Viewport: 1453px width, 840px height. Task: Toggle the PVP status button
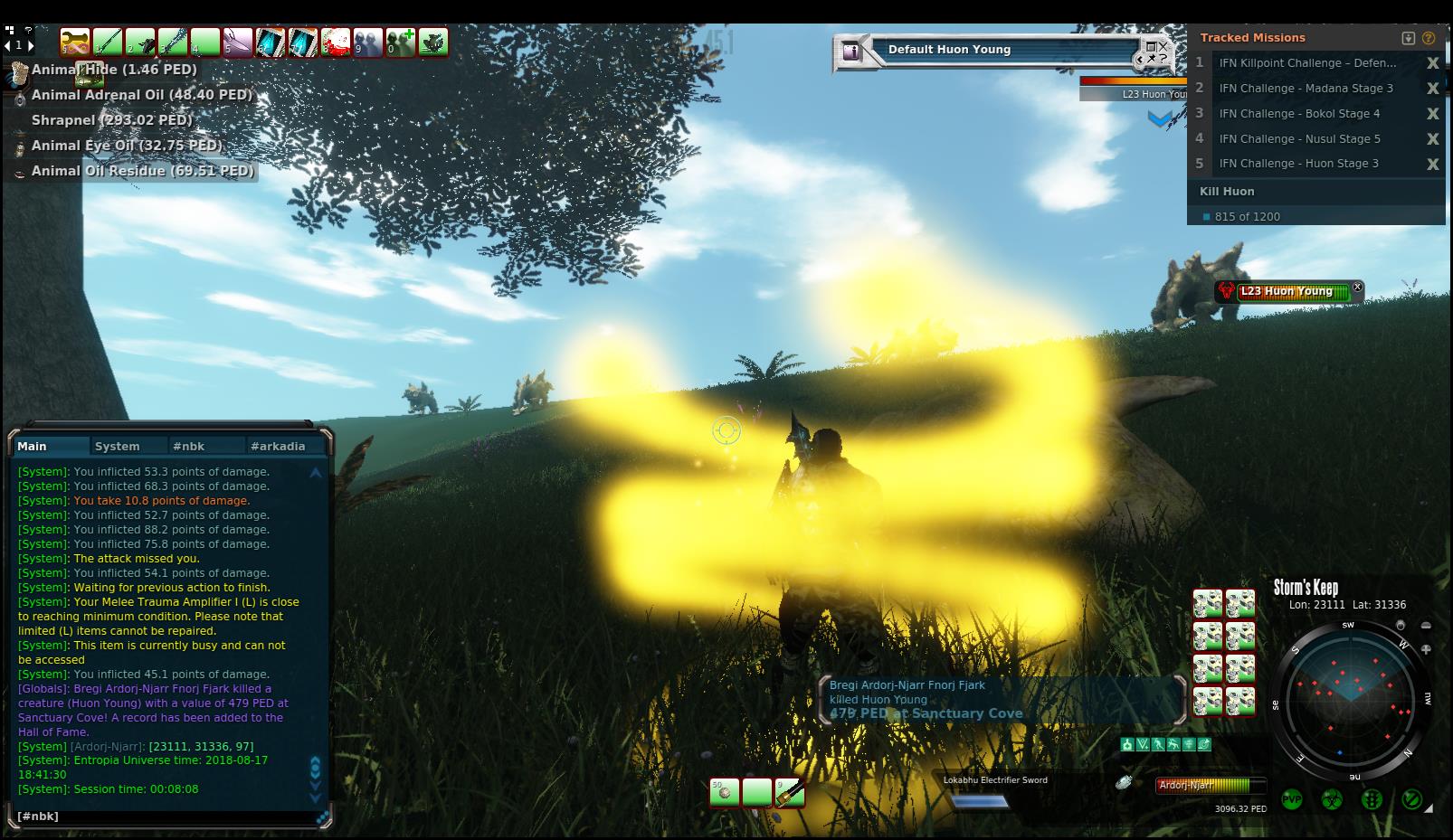pos(1292,799)
